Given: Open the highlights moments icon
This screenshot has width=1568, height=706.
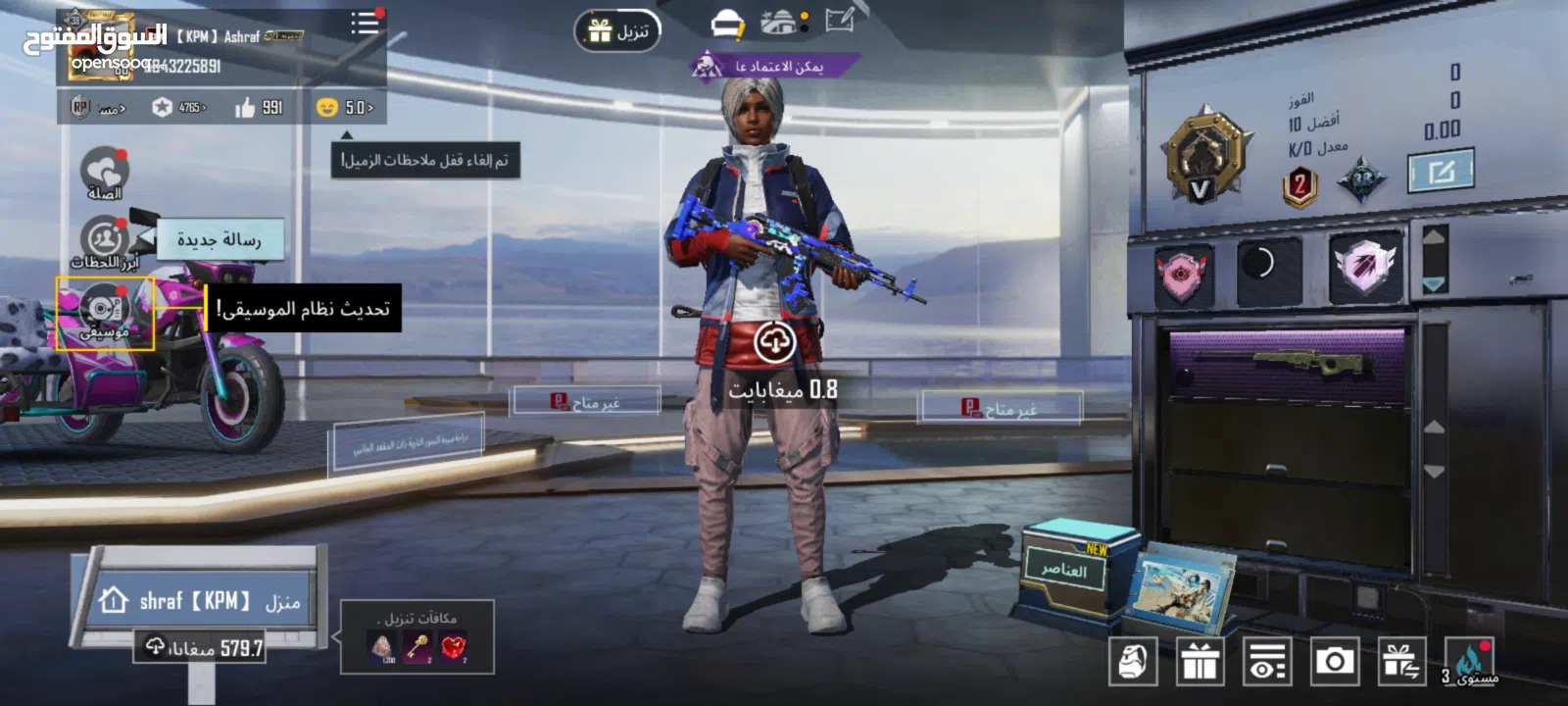Looking at the screenshot, I should coord(104,241).
